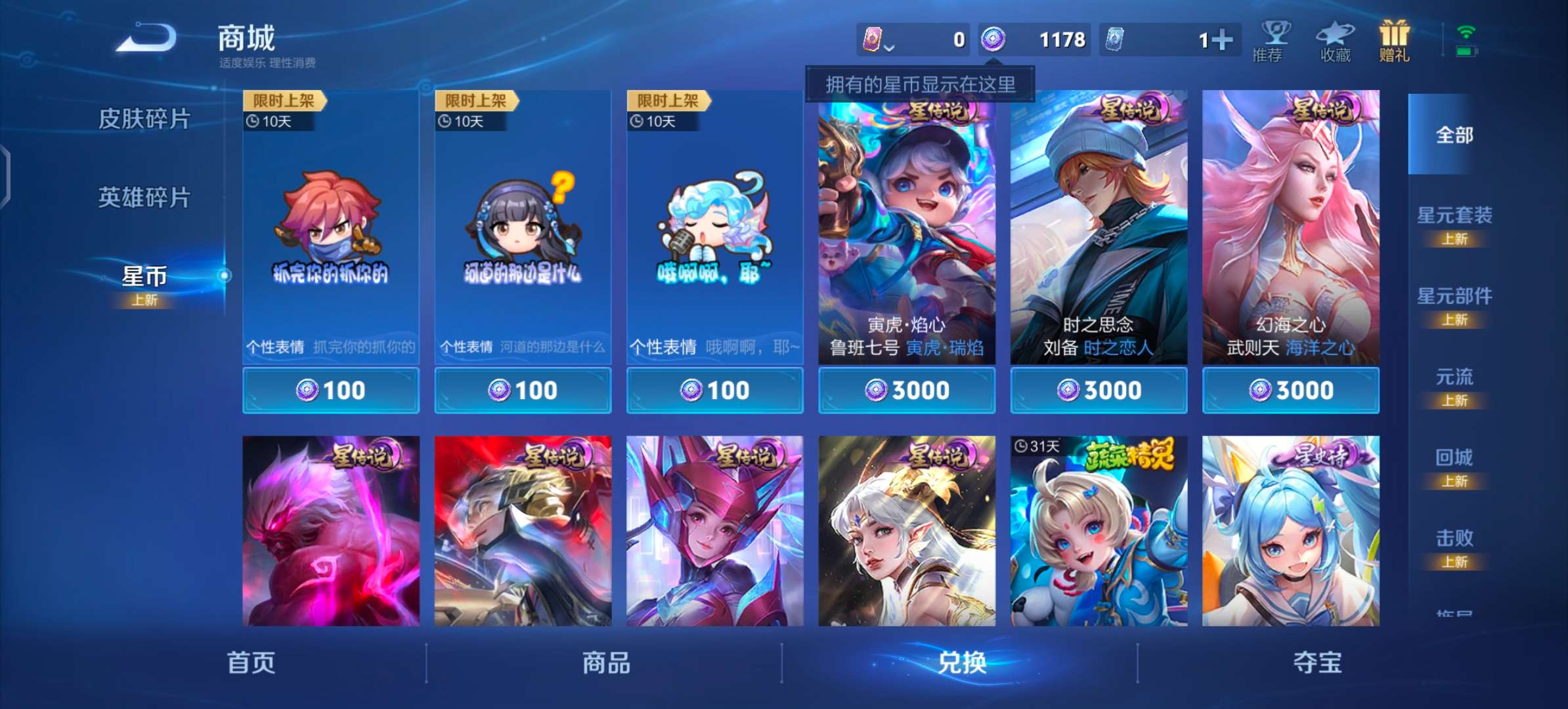
Task: Open the 星元套装 filter category
Action: tap(1456, 215)
